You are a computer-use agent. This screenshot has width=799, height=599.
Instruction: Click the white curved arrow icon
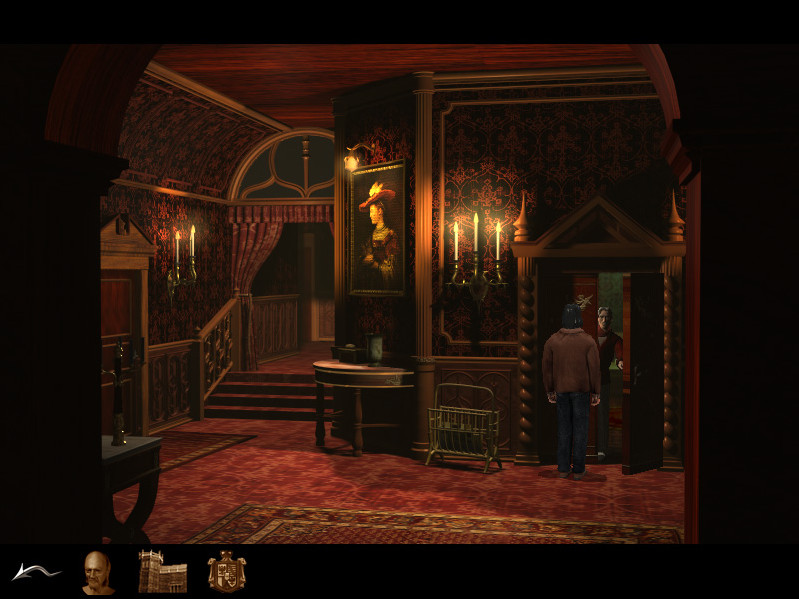(35, 572)
